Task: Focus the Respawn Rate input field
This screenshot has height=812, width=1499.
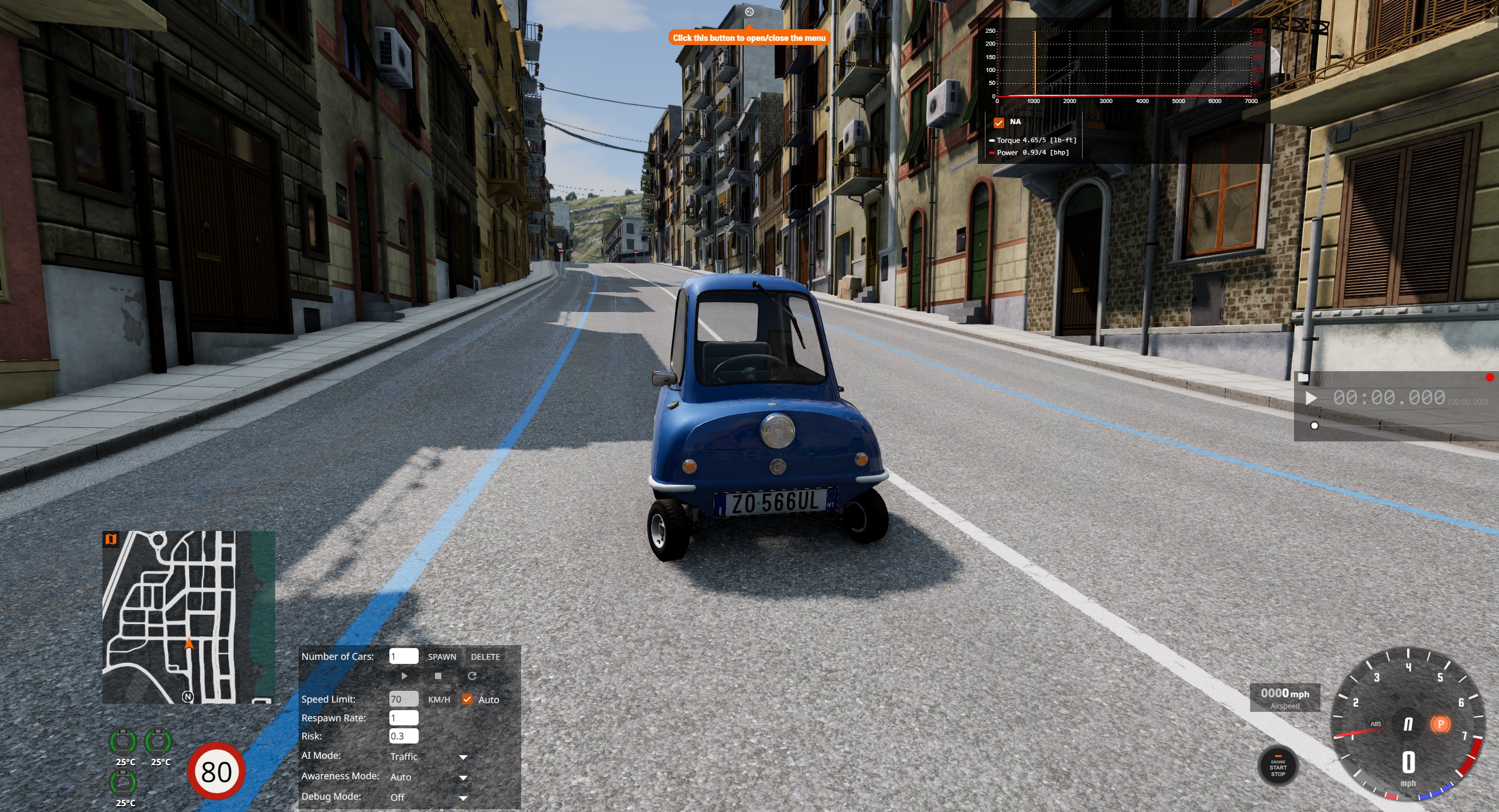Action: pos(403,718)
